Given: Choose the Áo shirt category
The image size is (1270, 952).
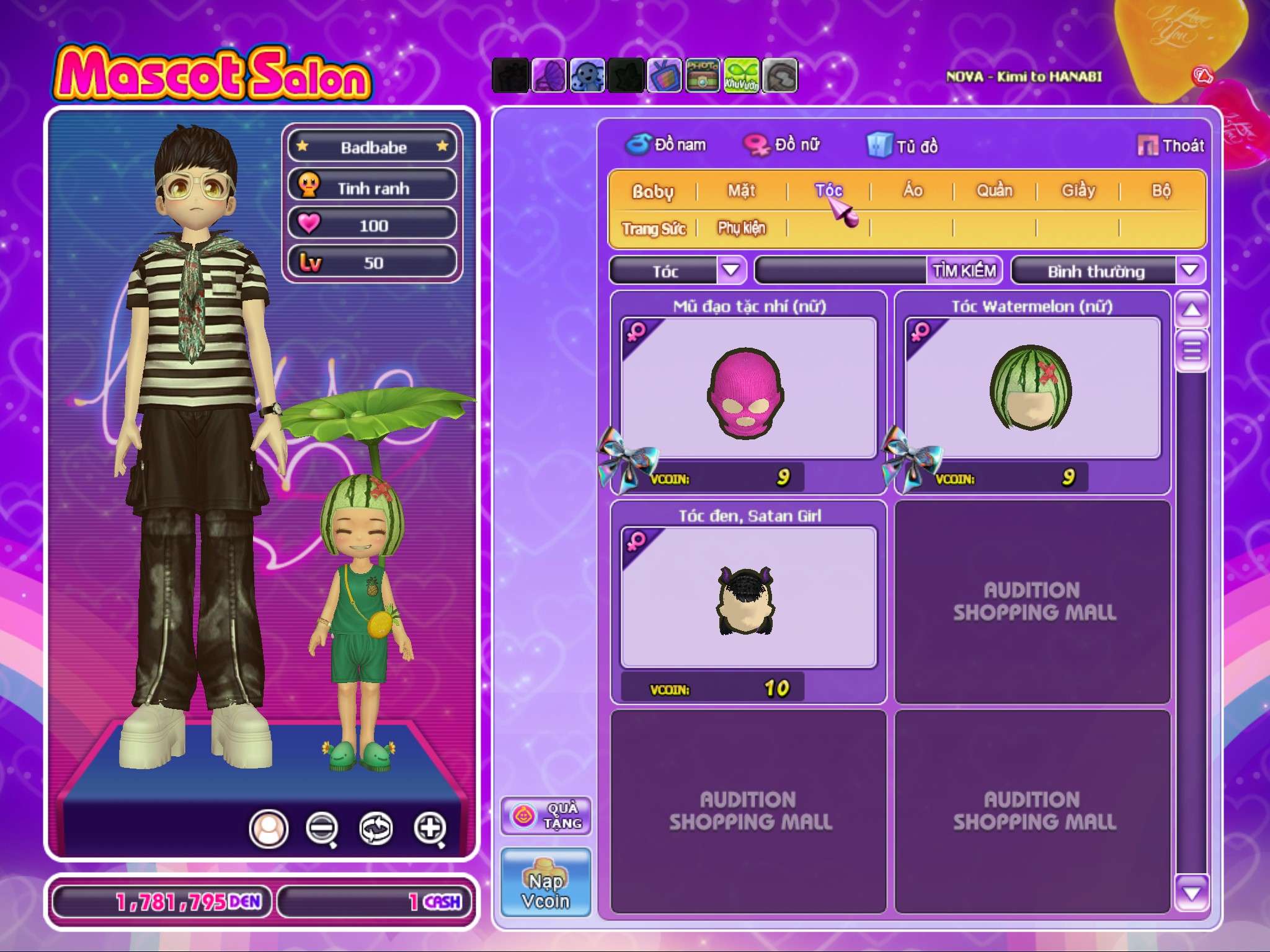Looking at the screenshot, I should (x=912, y=191).
